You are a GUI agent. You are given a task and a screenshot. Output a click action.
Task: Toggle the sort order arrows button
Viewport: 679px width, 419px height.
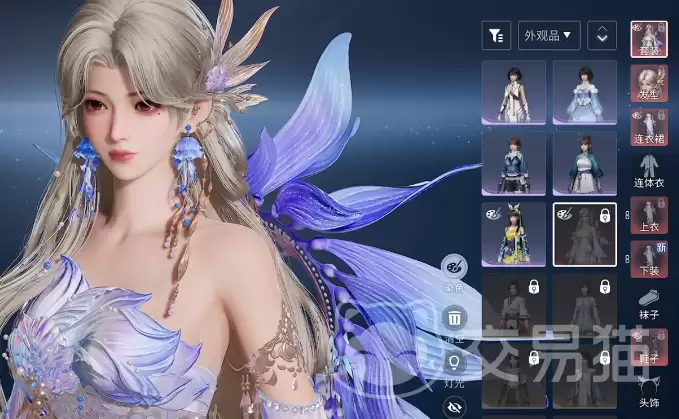point(601,36)
